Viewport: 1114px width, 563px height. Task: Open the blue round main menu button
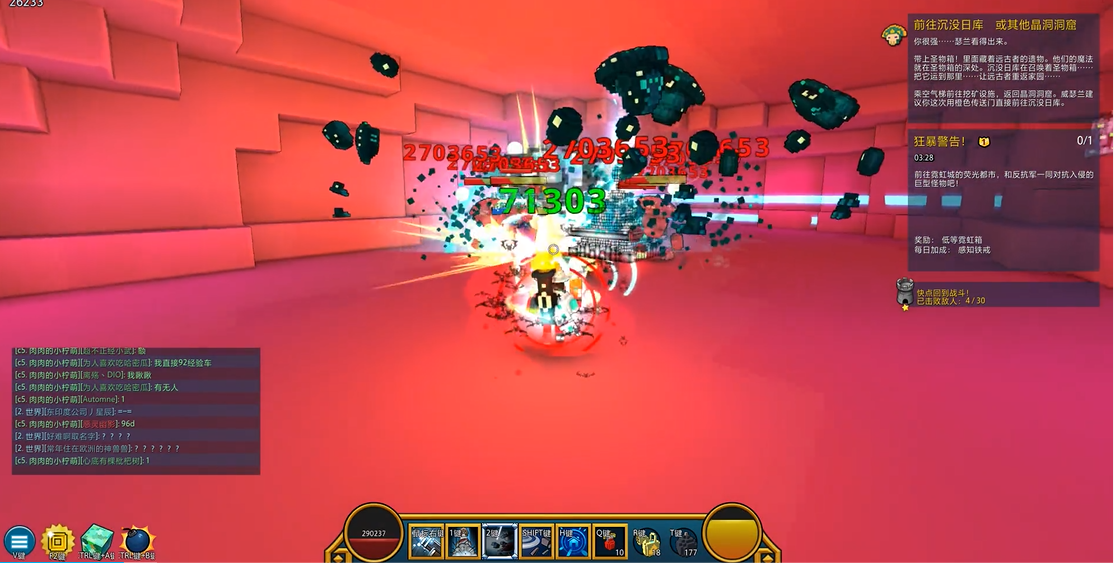click(19, 540)
